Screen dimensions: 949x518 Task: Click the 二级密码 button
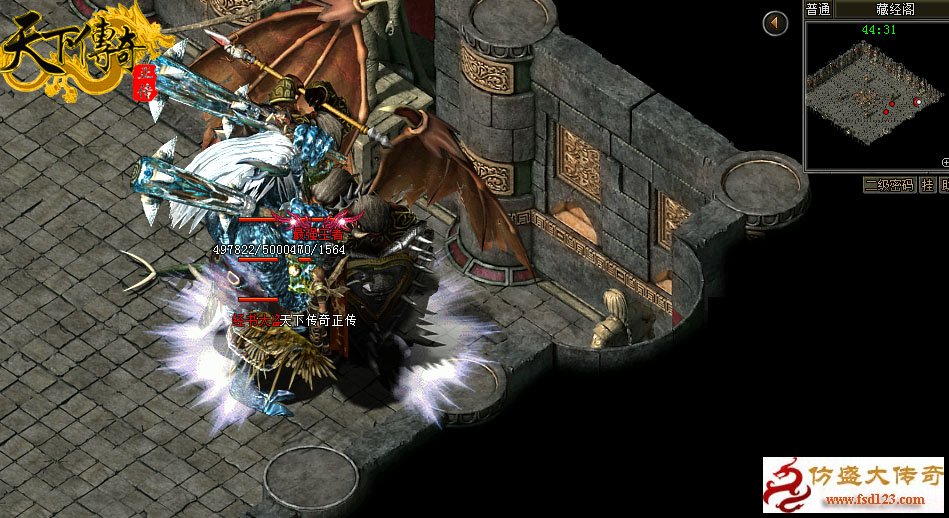point(888,185)
